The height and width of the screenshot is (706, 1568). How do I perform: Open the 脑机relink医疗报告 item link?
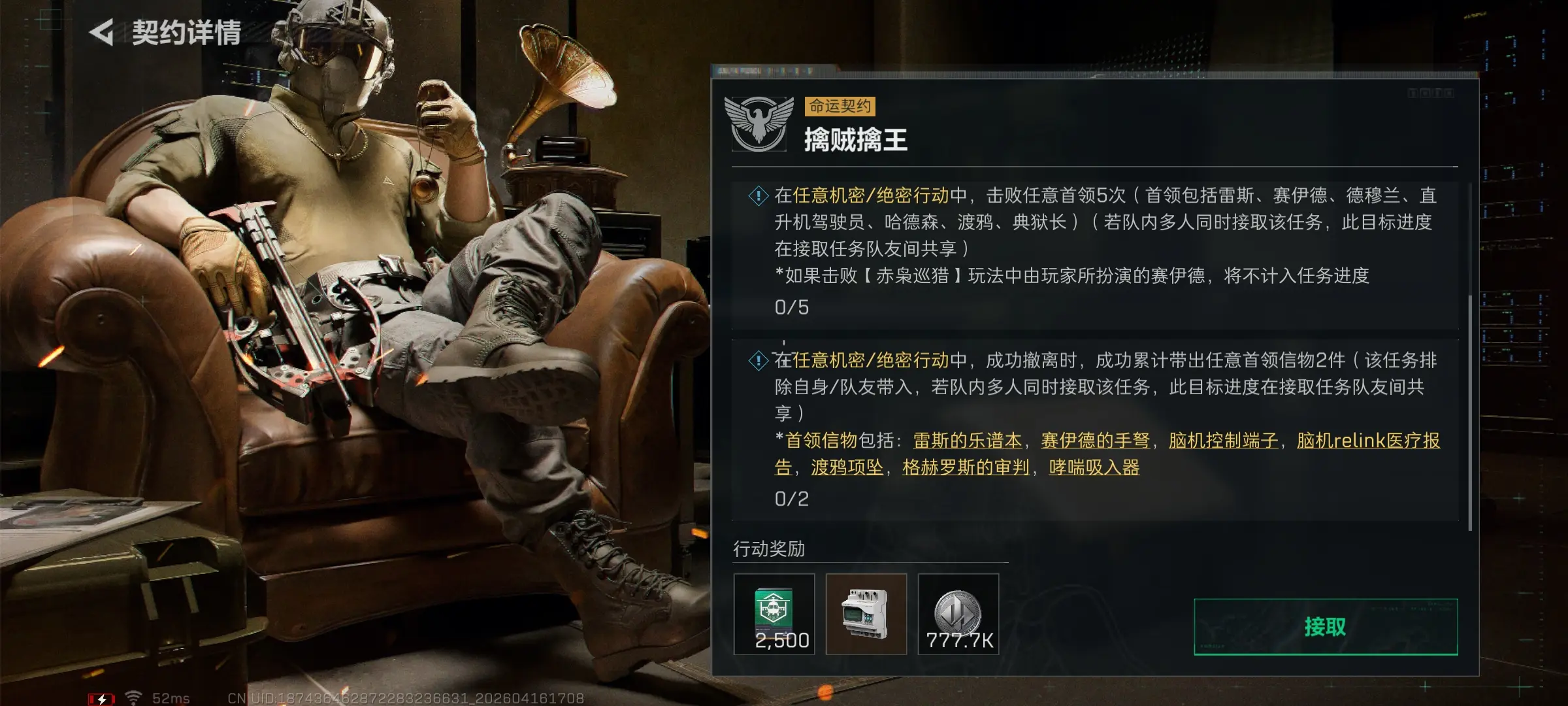[x=1368, y=441]
